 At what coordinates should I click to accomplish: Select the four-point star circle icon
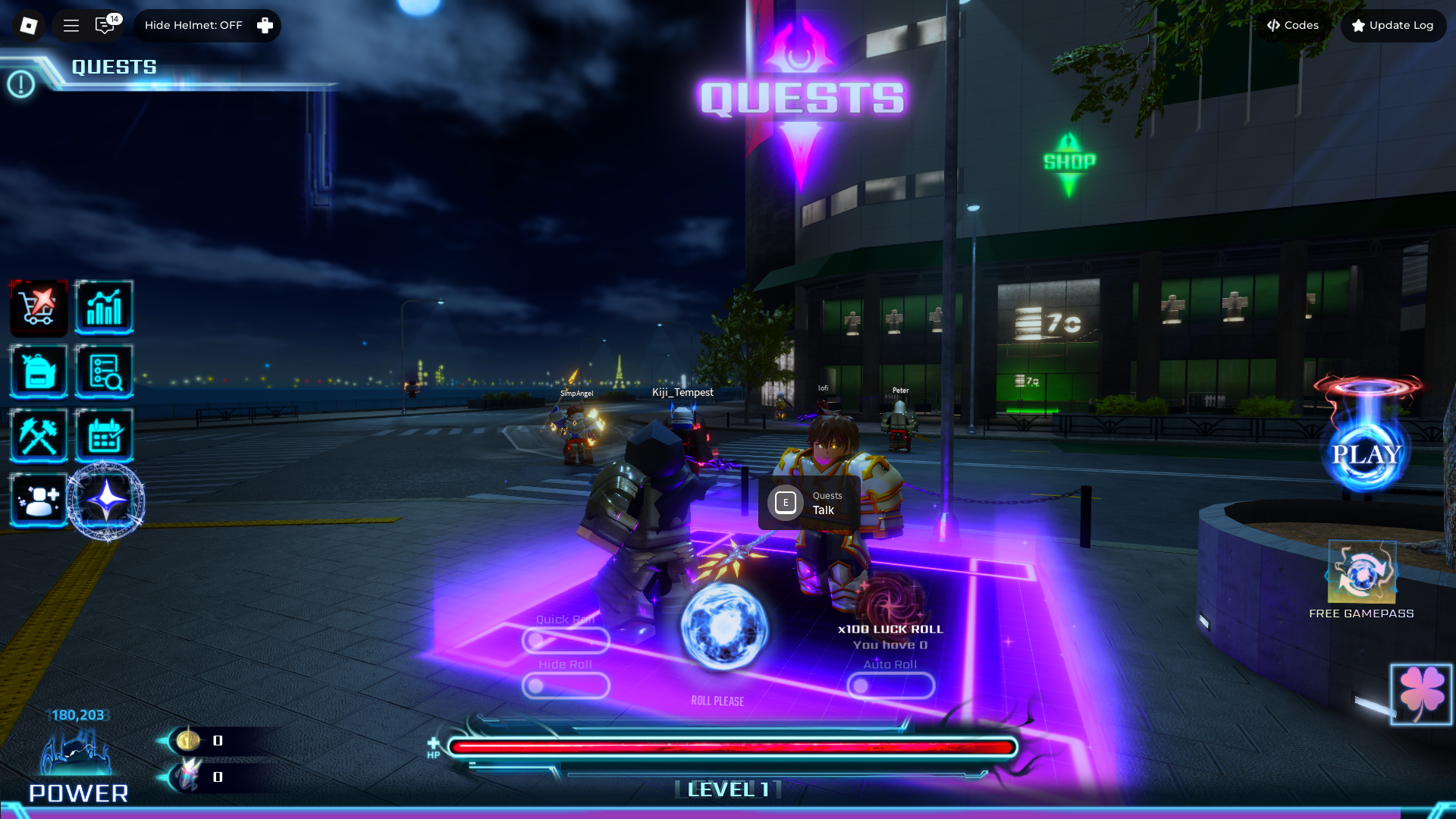coord(106,500)
